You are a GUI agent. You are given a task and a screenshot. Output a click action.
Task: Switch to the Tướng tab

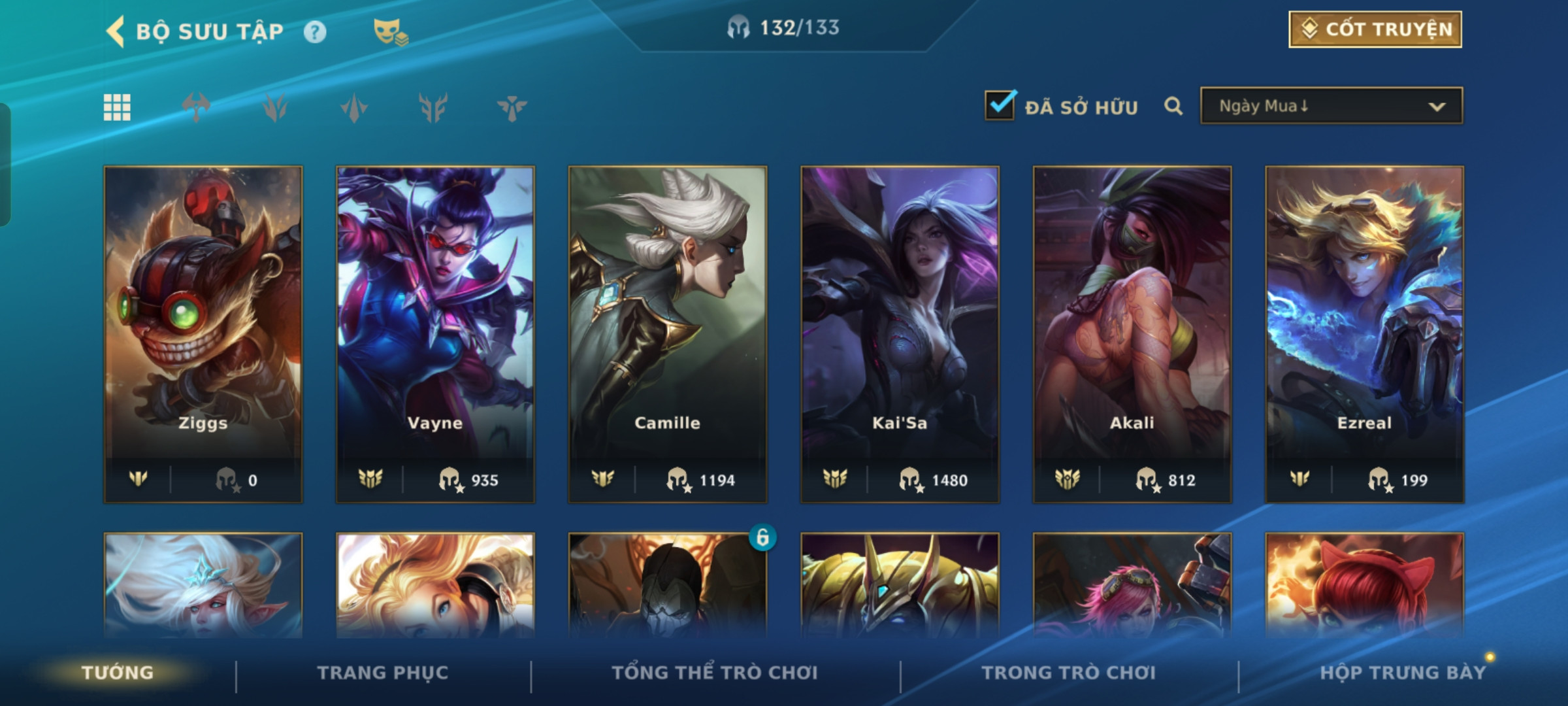[118, 673]
